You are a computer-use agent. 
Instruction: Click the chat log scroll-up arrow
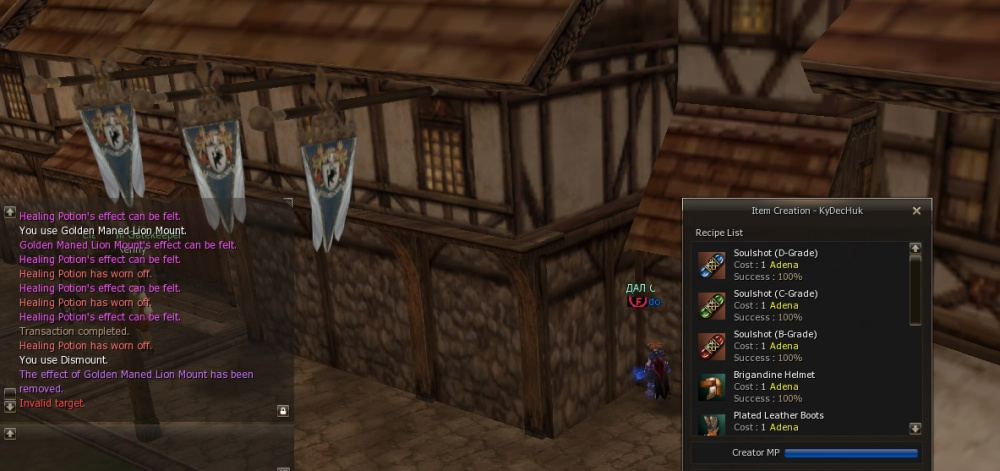tap(10, 212)
